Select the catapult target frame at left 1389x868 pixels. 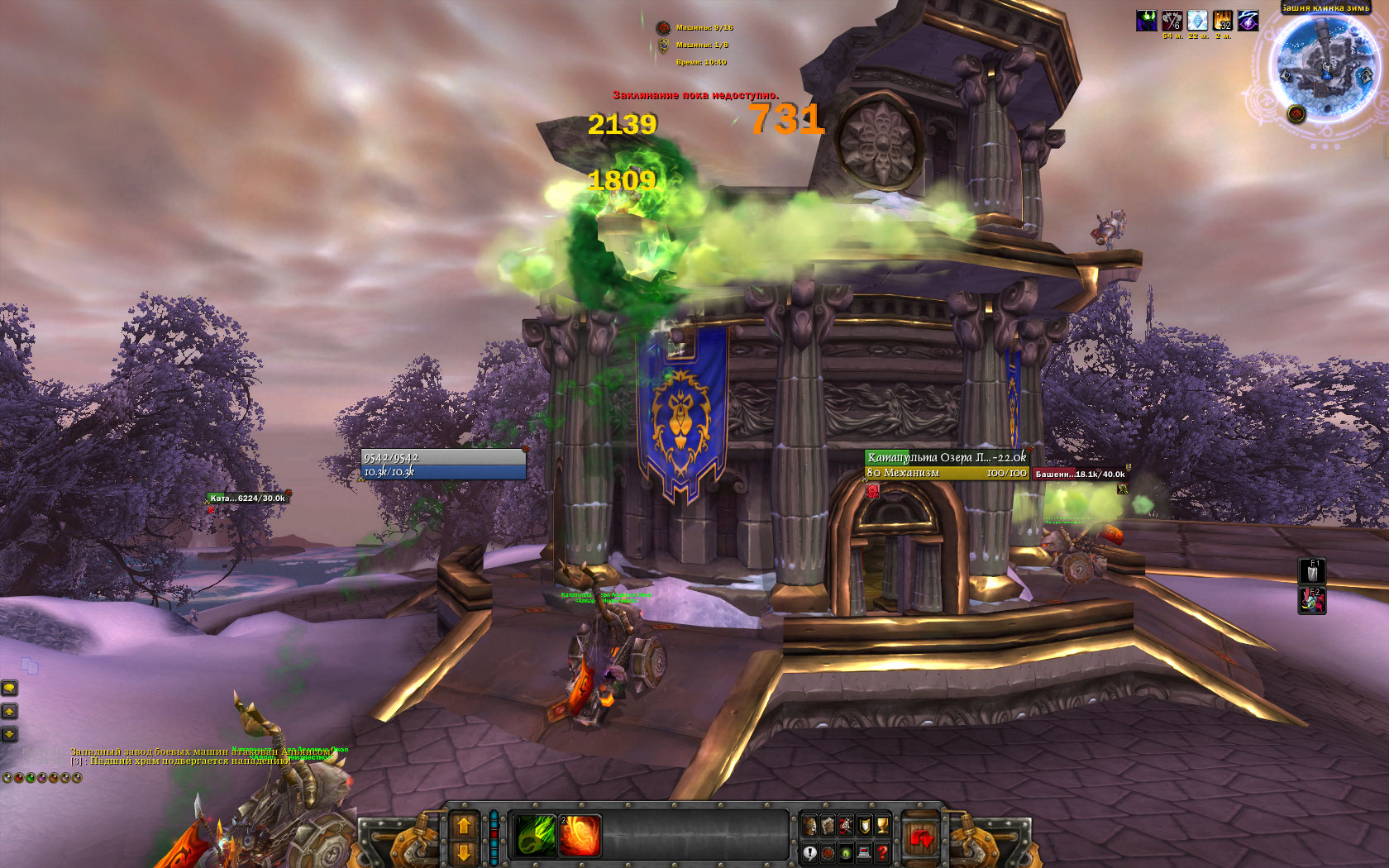point(246,498)
